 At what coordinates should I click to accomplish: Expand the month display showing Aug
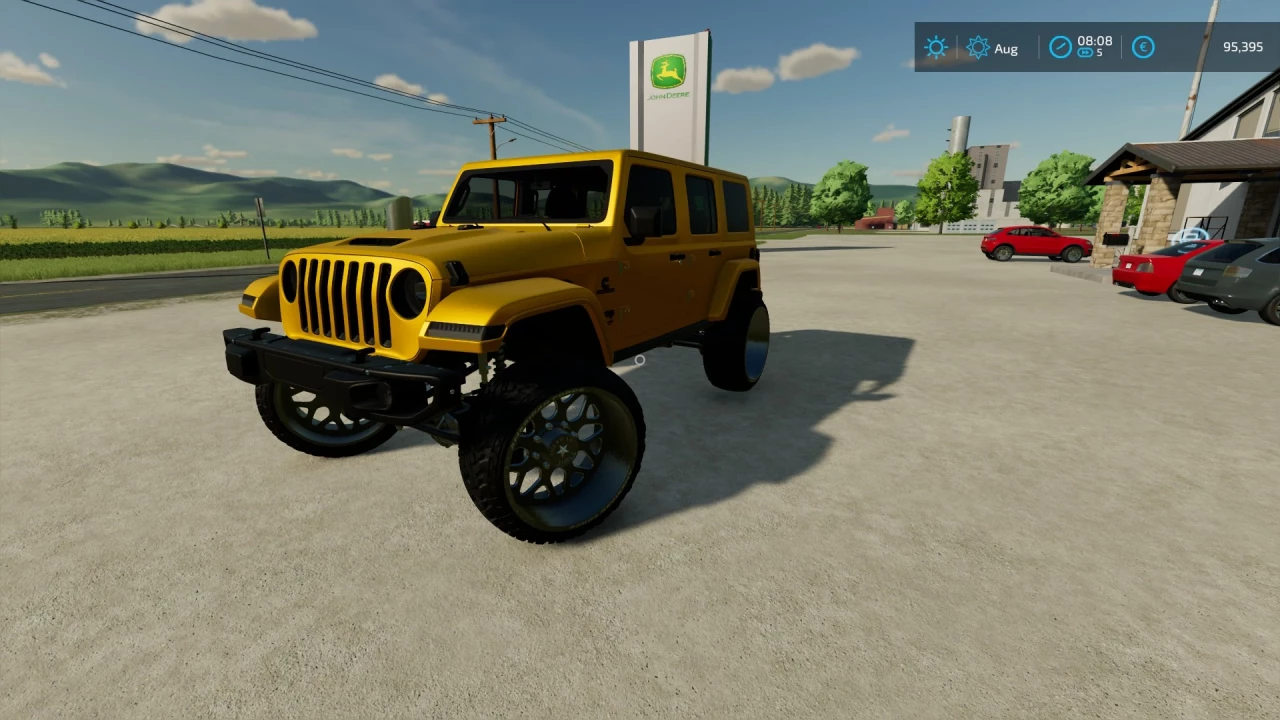(1007, 48)
